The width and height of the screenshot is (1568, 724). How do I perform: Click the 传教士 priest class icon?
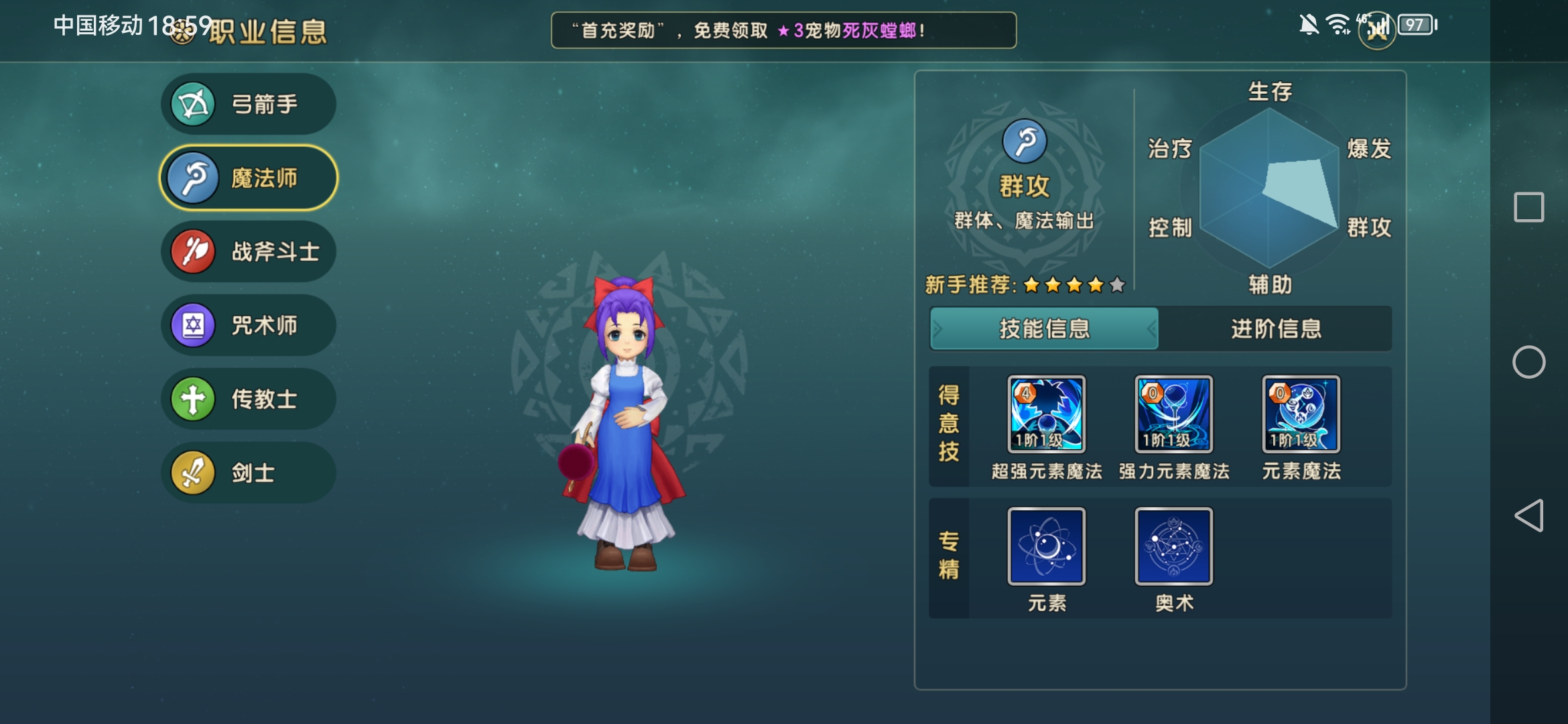192,398
